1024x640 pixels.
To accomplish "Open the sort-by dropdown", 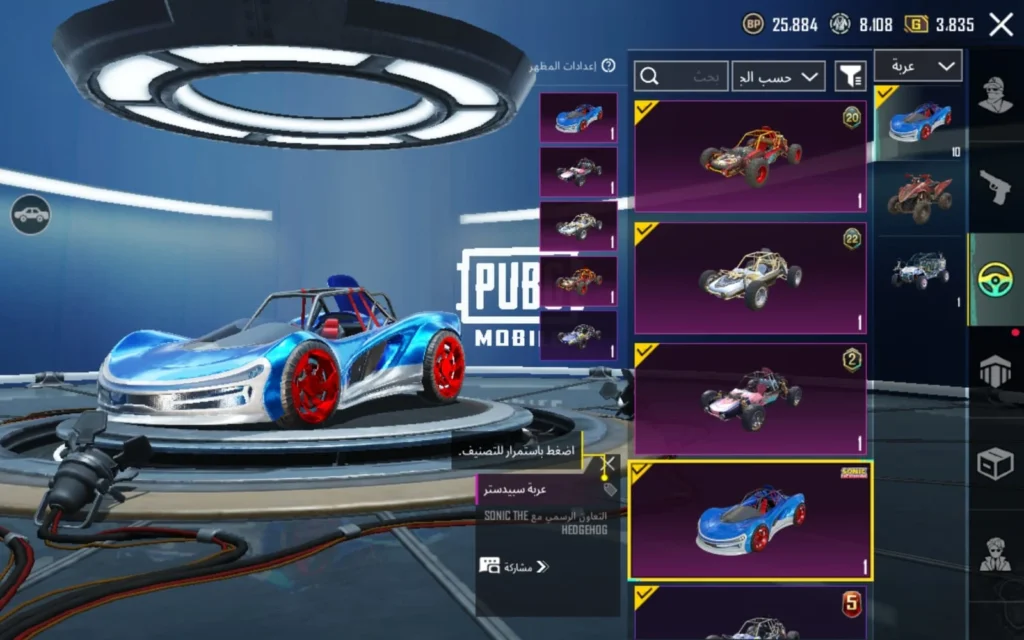I will 778,75.
